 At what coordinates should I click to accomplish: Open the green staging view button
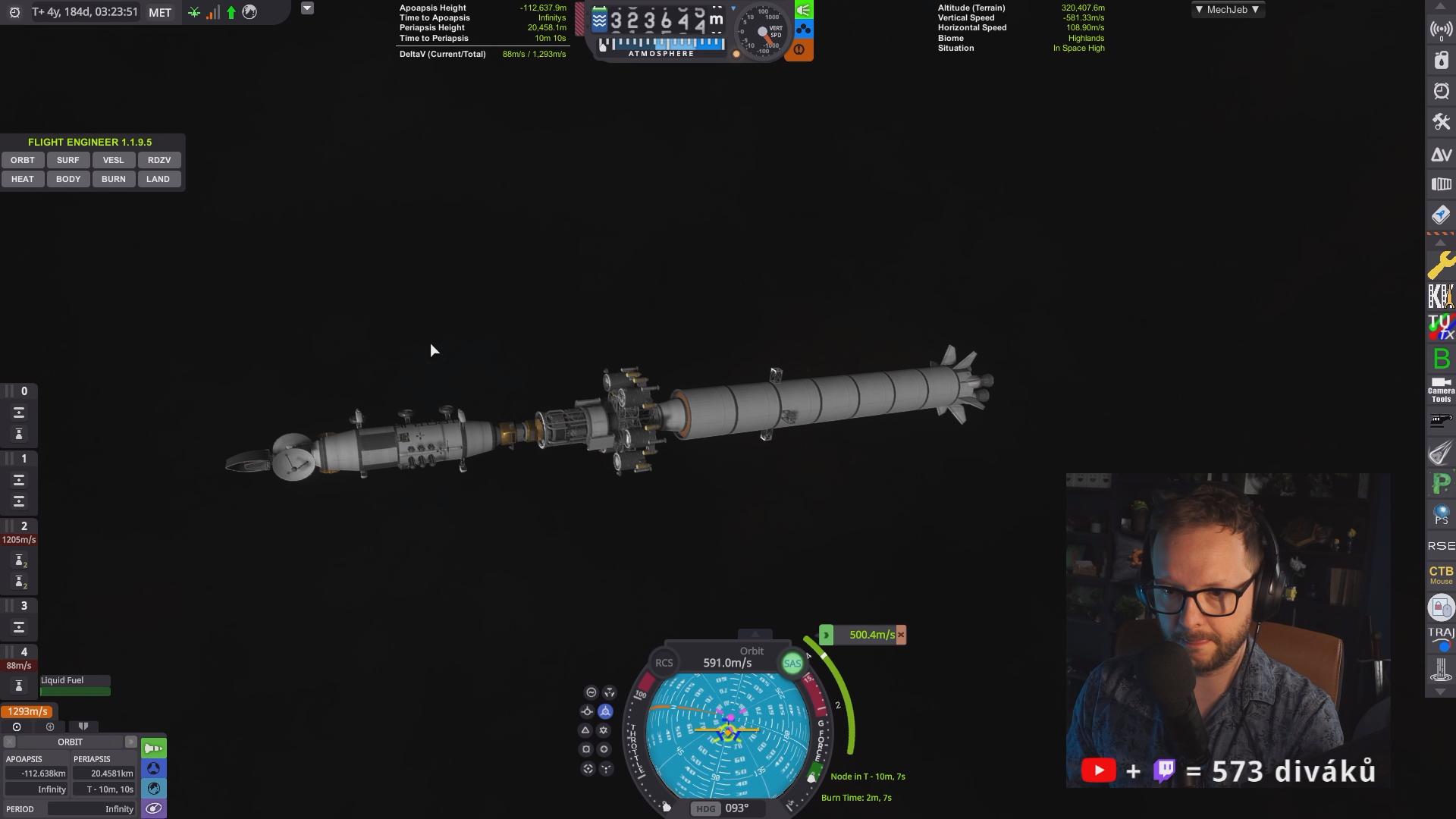coord(154,748)
